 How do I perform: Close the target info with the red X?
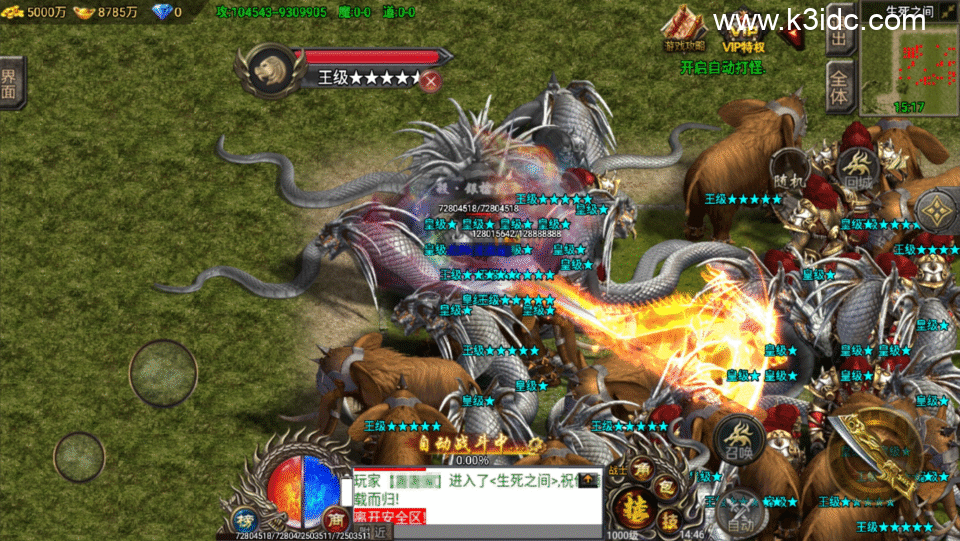(x=431, y=81)
